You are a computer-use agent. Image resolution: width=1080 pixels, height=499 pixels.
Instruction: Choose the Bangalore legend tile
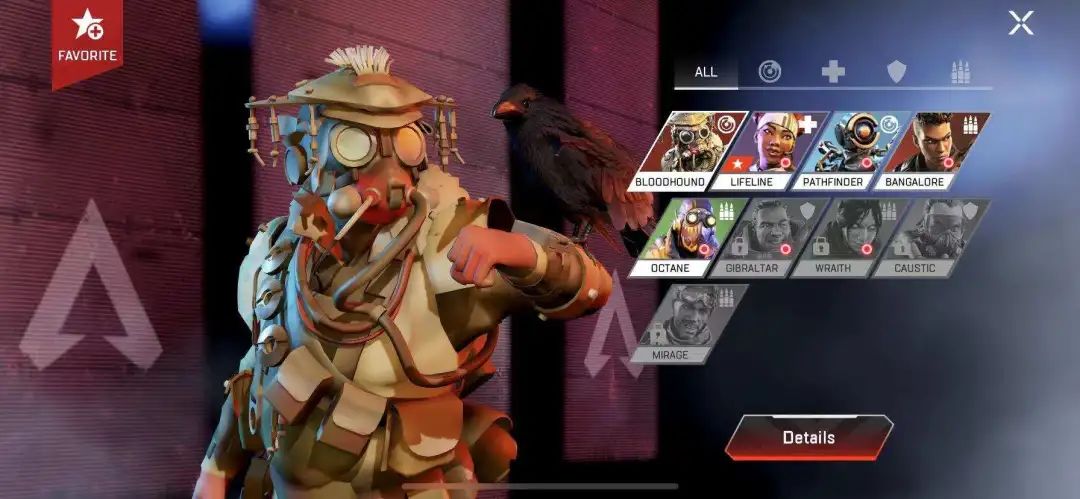(x=933, y=148)
